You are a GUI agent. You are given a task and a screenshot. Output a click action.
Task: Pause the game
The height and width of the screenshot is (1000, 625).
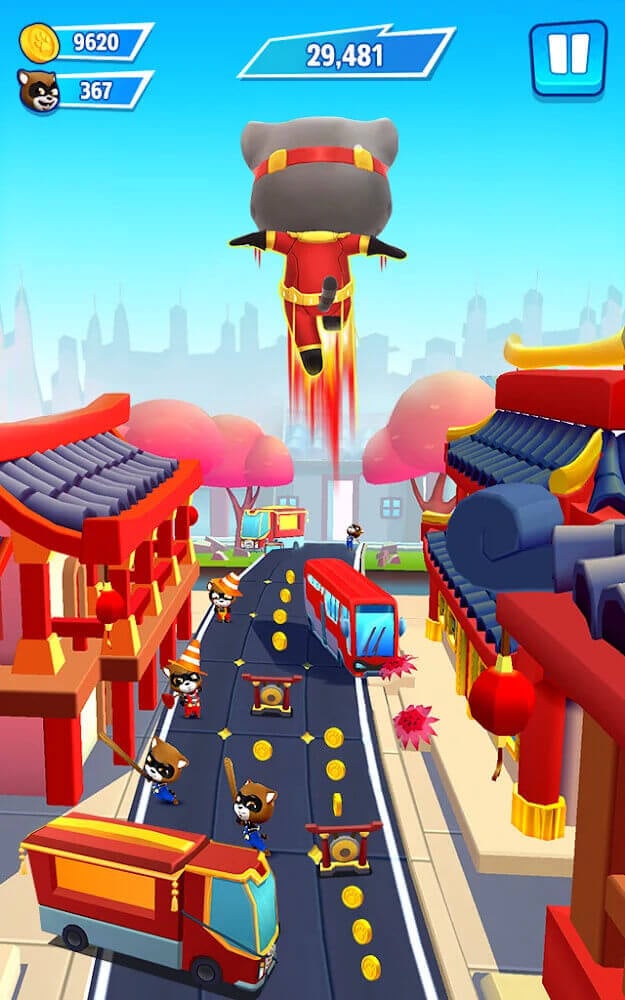tap(568, 57)
